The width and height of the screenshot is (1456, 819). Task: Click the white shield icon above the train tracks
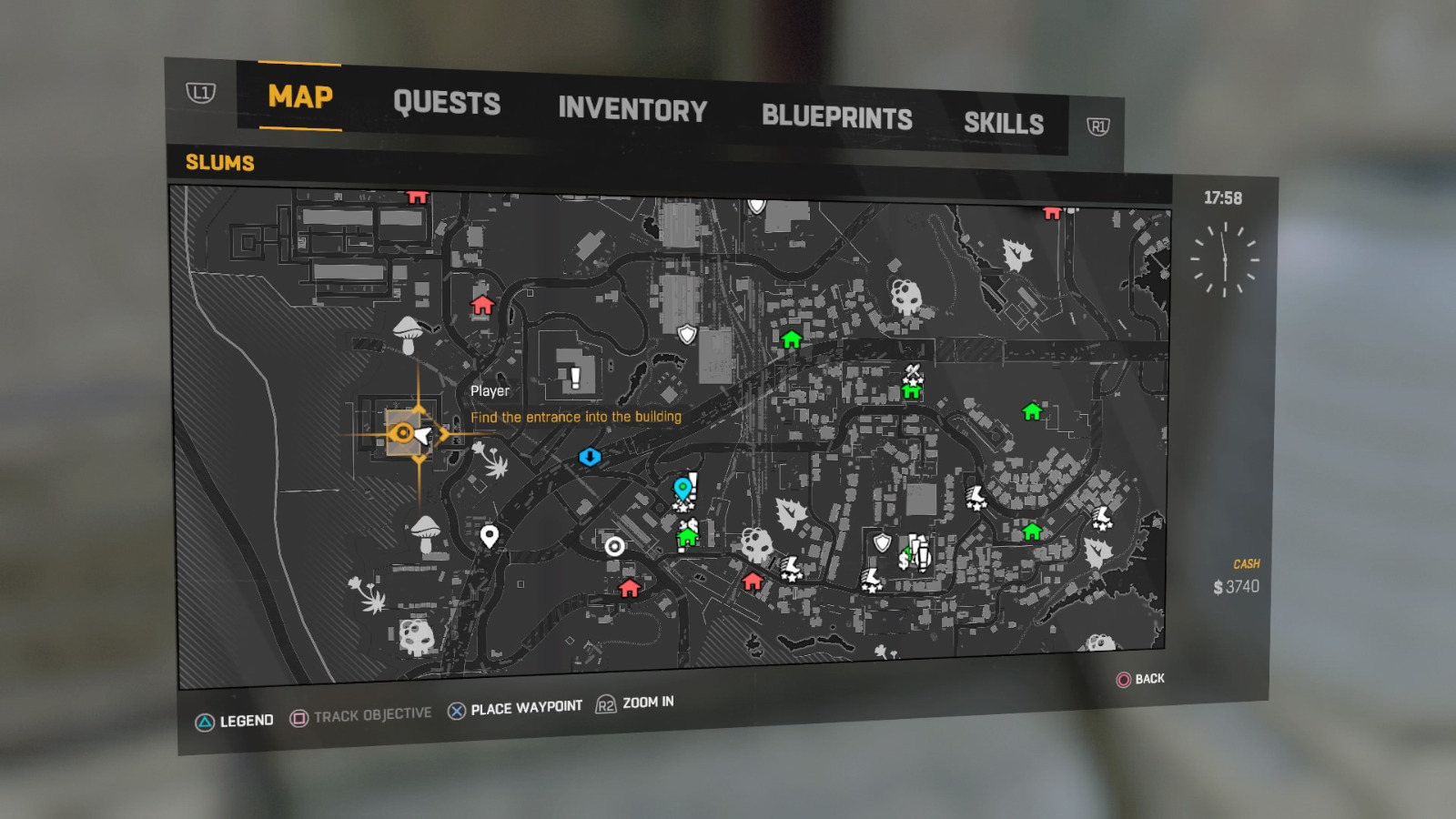(685, 334)
